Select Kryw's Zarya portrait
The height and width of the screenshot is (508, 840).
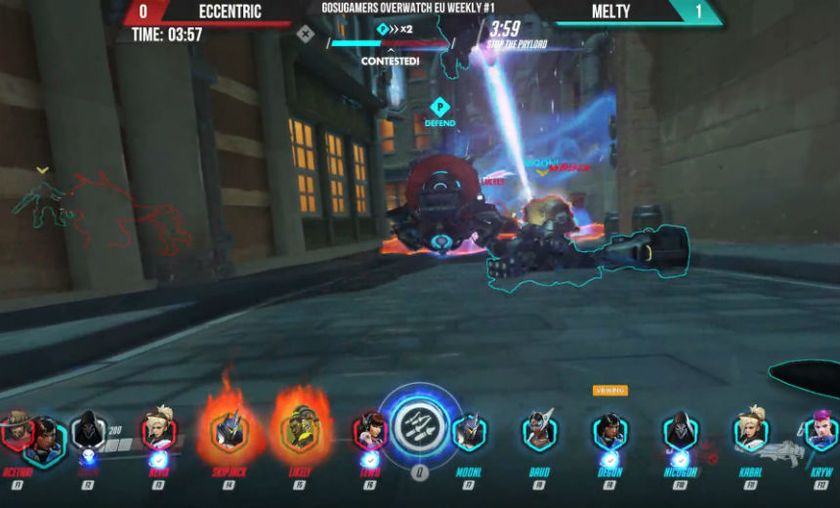820,433
